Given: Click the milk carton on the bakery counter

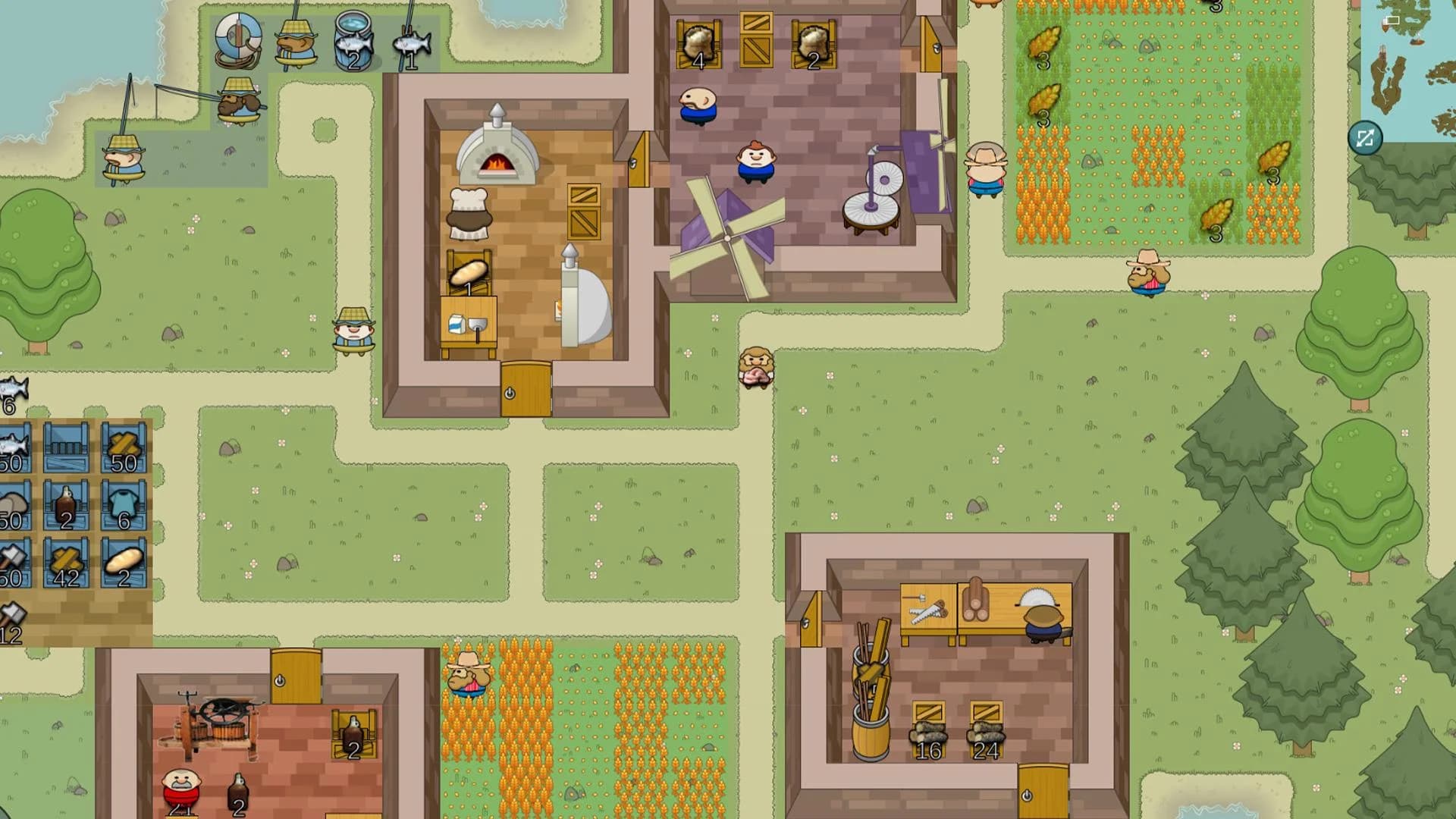Looking at the screenshot, I should coord(457,323).
